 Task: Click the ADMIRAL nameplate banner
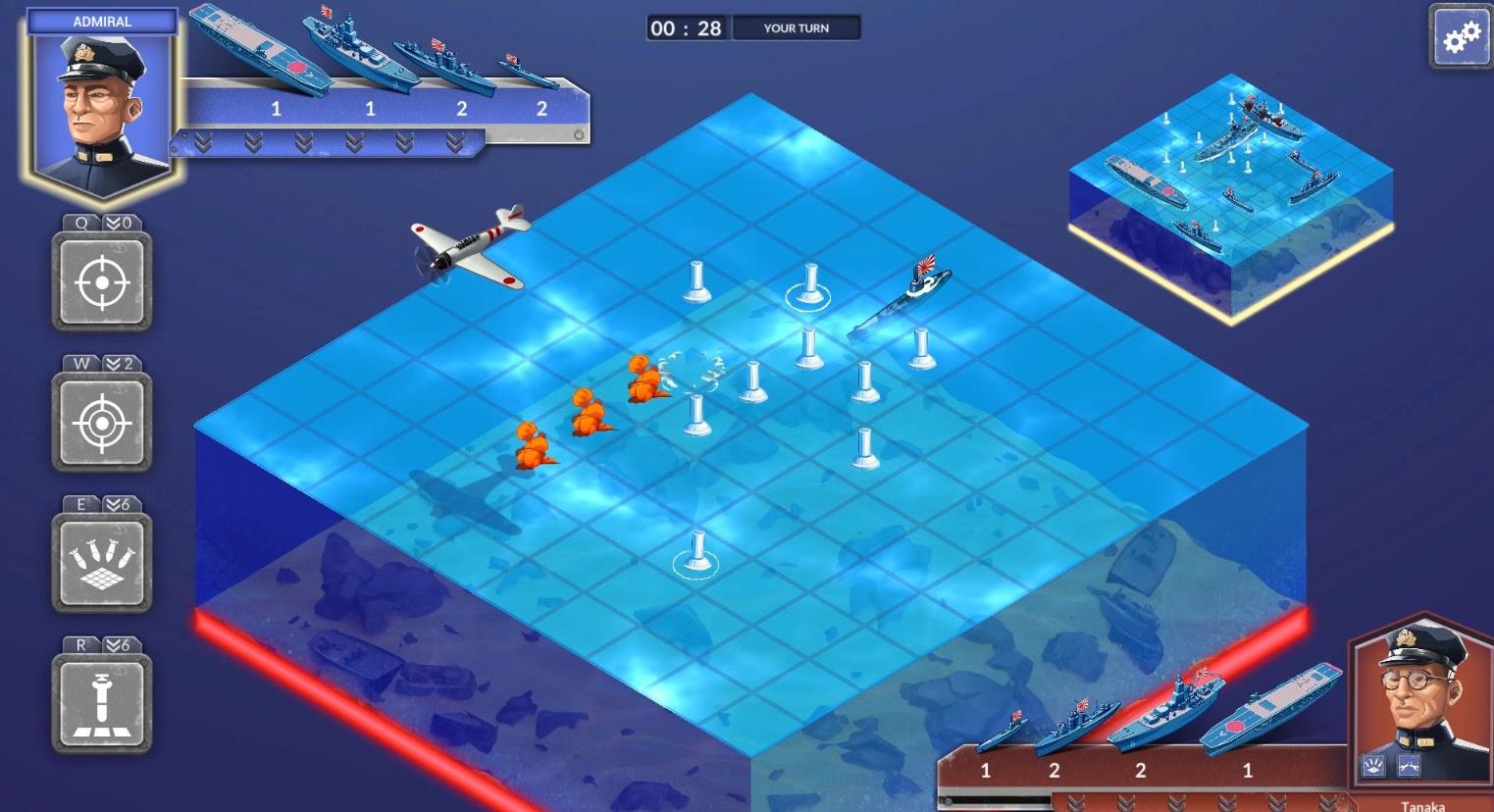102,20
